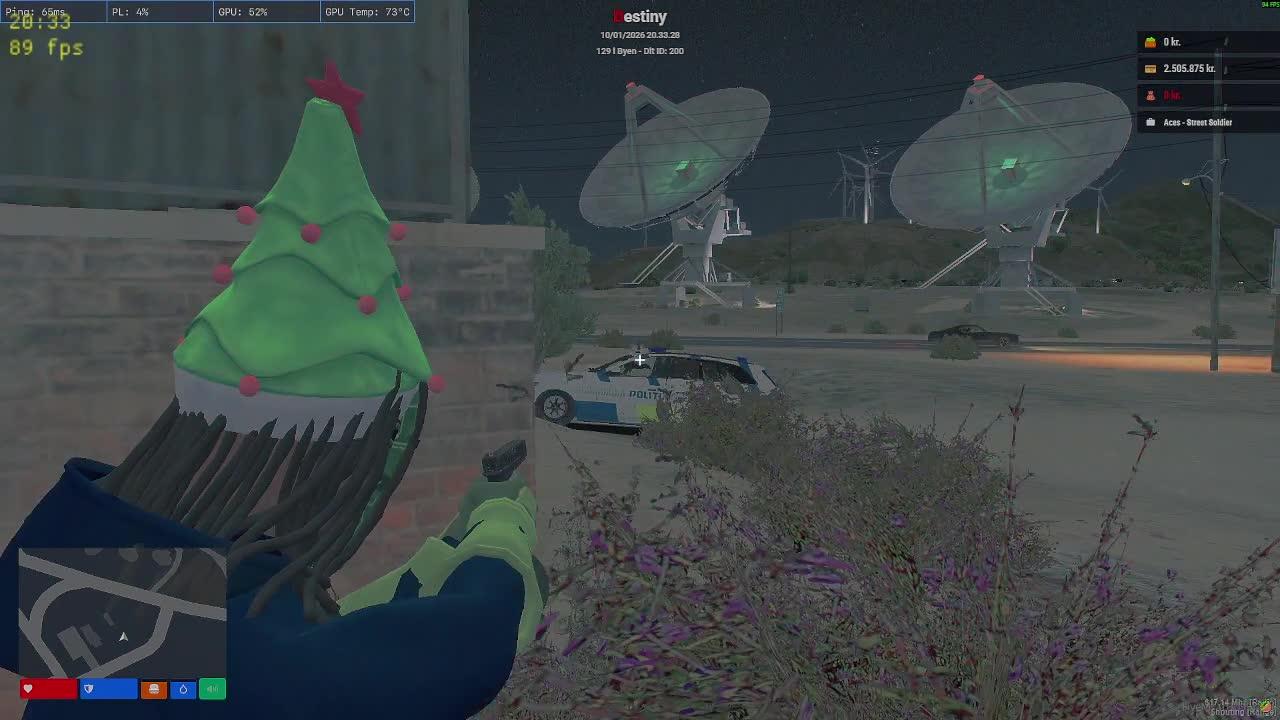Select the bank card balance icon

tap(1150, 69)
